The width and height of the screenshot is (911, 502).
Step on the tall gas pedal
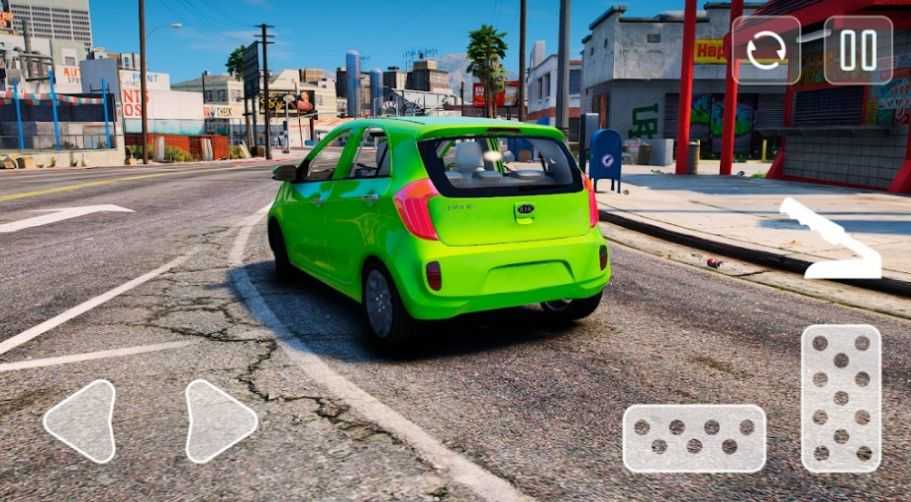point(841,397)
